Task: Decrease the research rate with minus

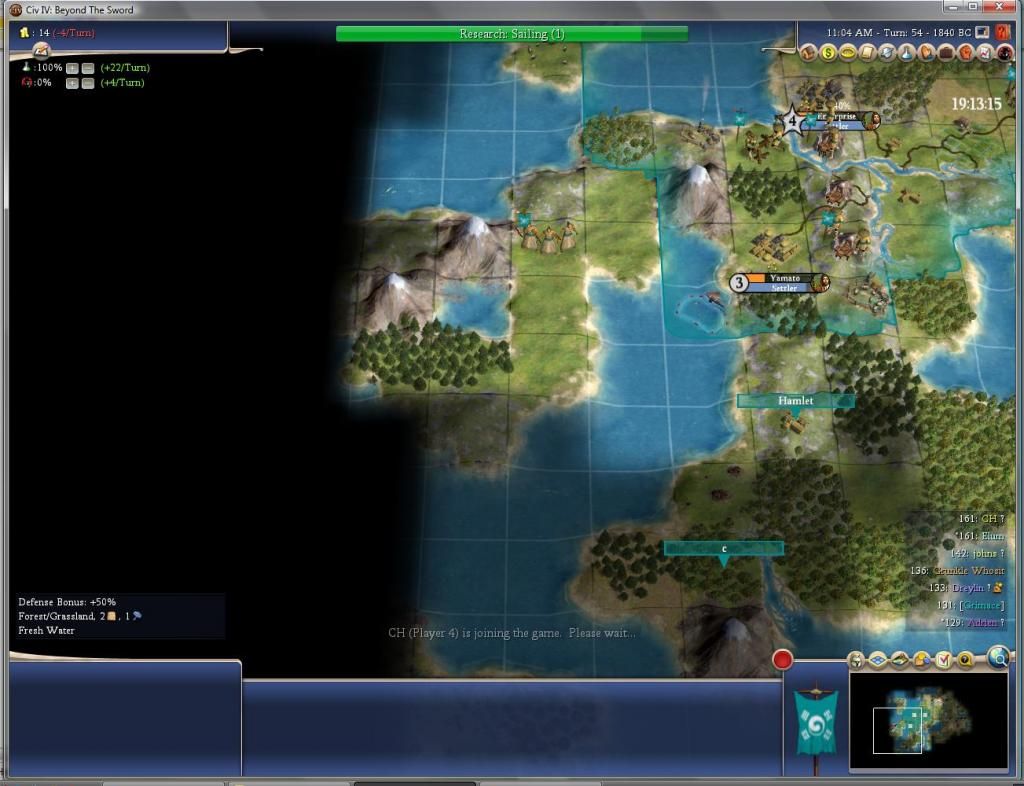Action: coord(87,68)
